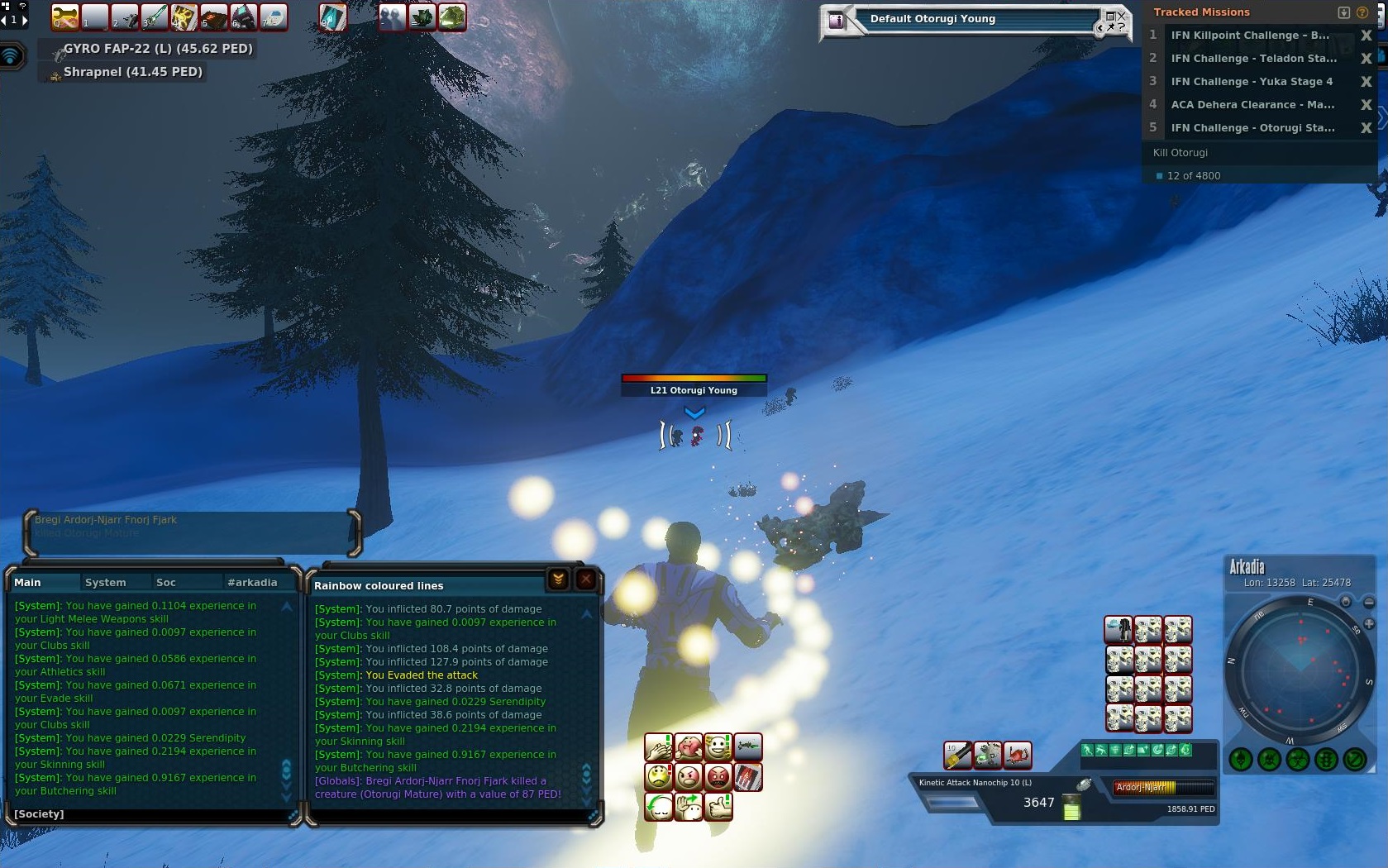Image resolution: width=1388 pixels, height=868 pixels.
Task: Close the Rainbow coloured lines chat window
Action: coord(586,579)
